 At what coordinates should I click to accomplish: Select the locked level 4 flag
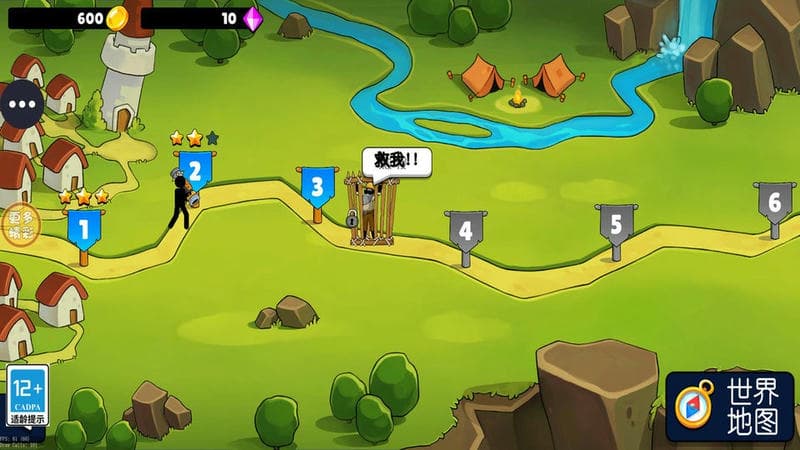[x=464, y=231]
